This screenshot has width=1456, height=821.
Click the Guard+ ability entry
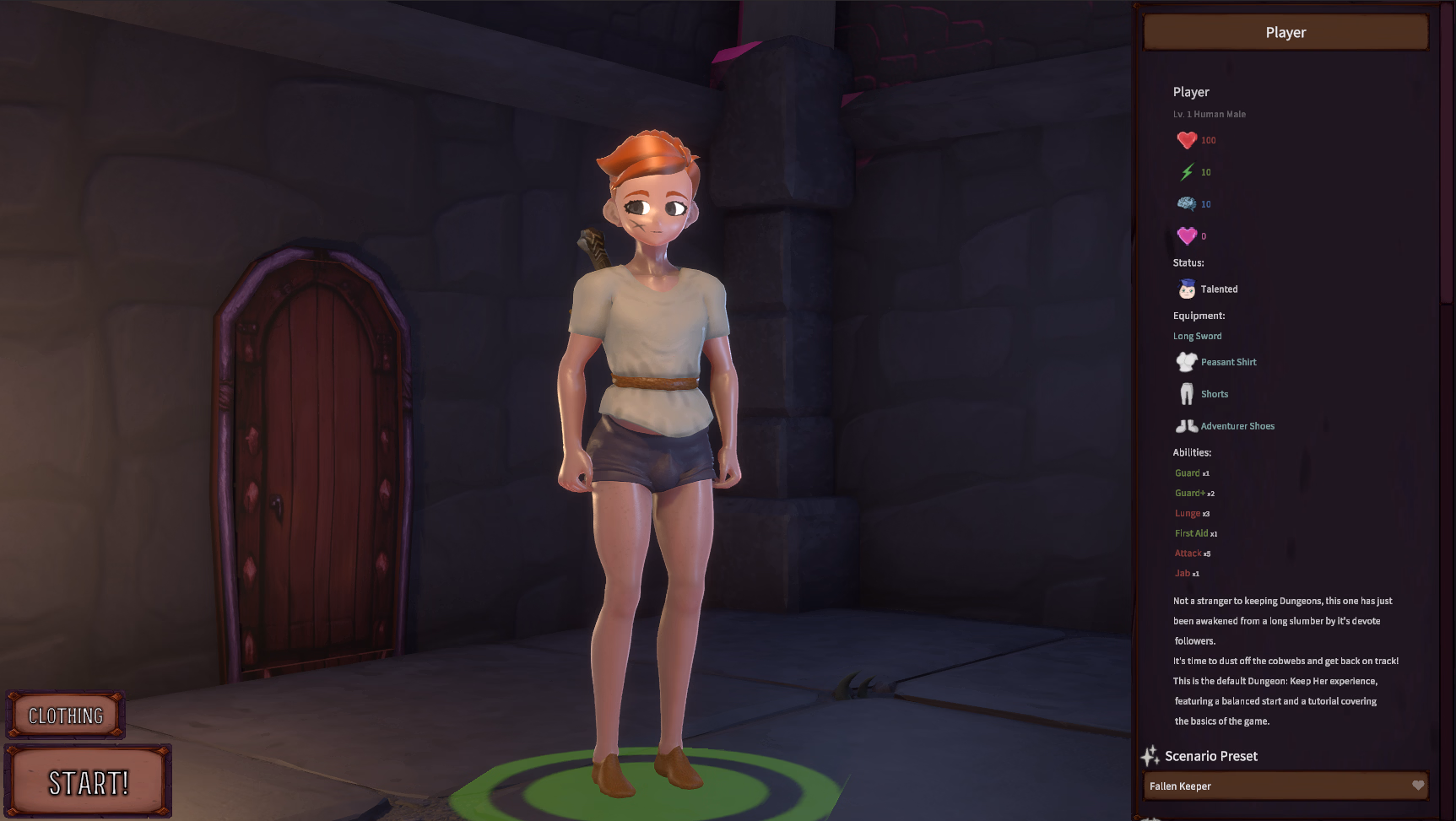[x=1190, y=494]
